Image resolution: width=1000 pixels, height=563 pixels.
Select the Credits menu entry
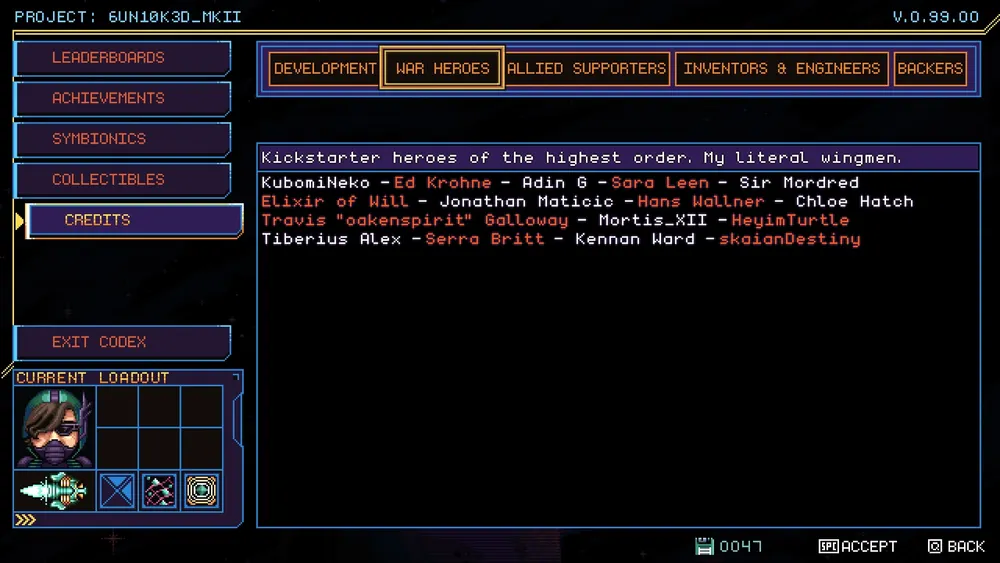tap(133, 220)
